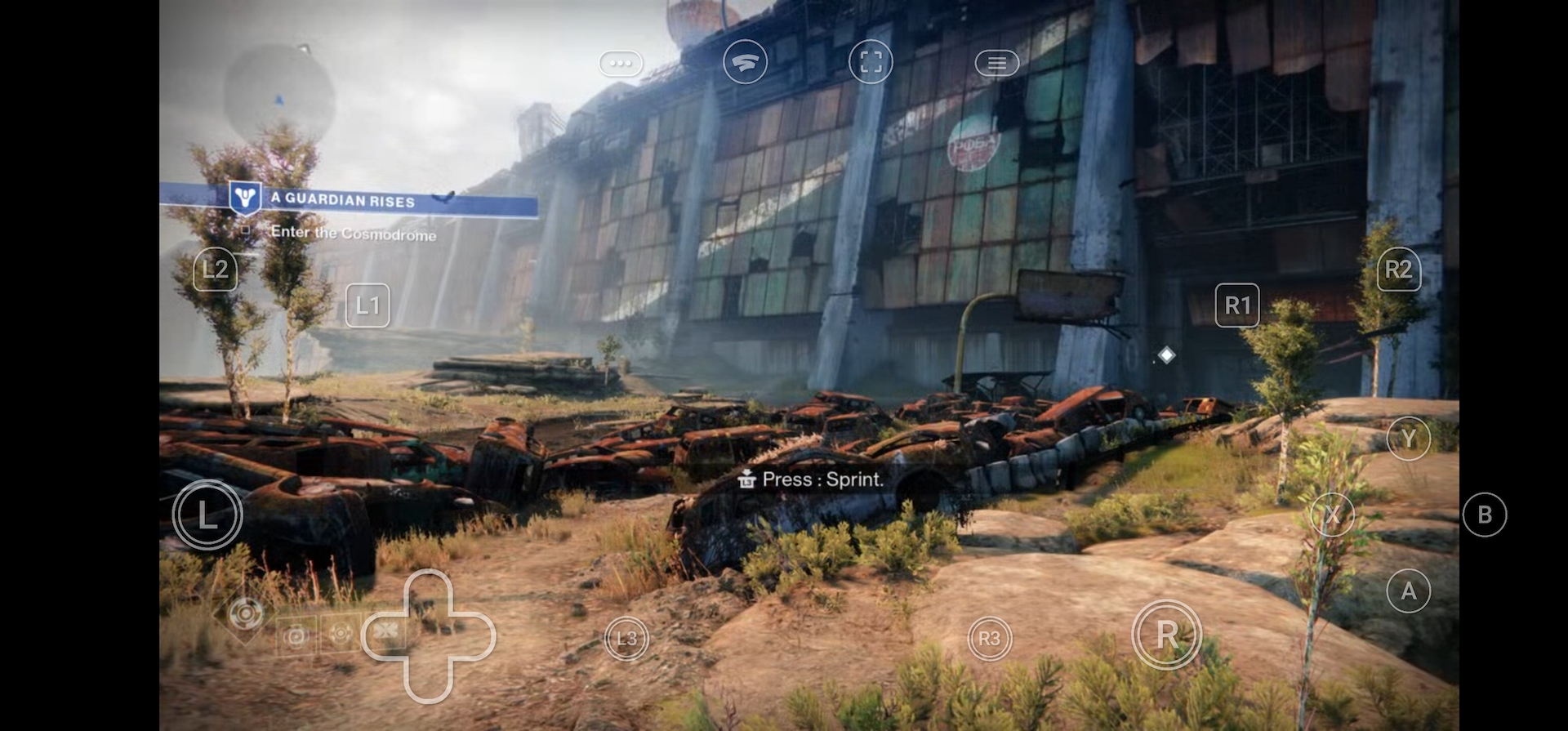
Task: Click the R3 touch button
Action: coord(989,638)
